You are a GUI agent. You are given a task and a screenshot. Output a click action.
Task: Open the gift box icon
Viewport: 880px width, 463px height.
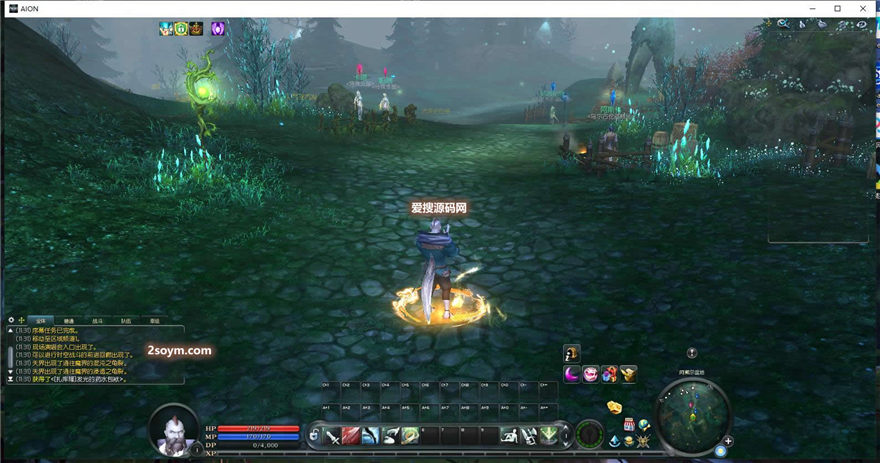[x=609, y=374]
